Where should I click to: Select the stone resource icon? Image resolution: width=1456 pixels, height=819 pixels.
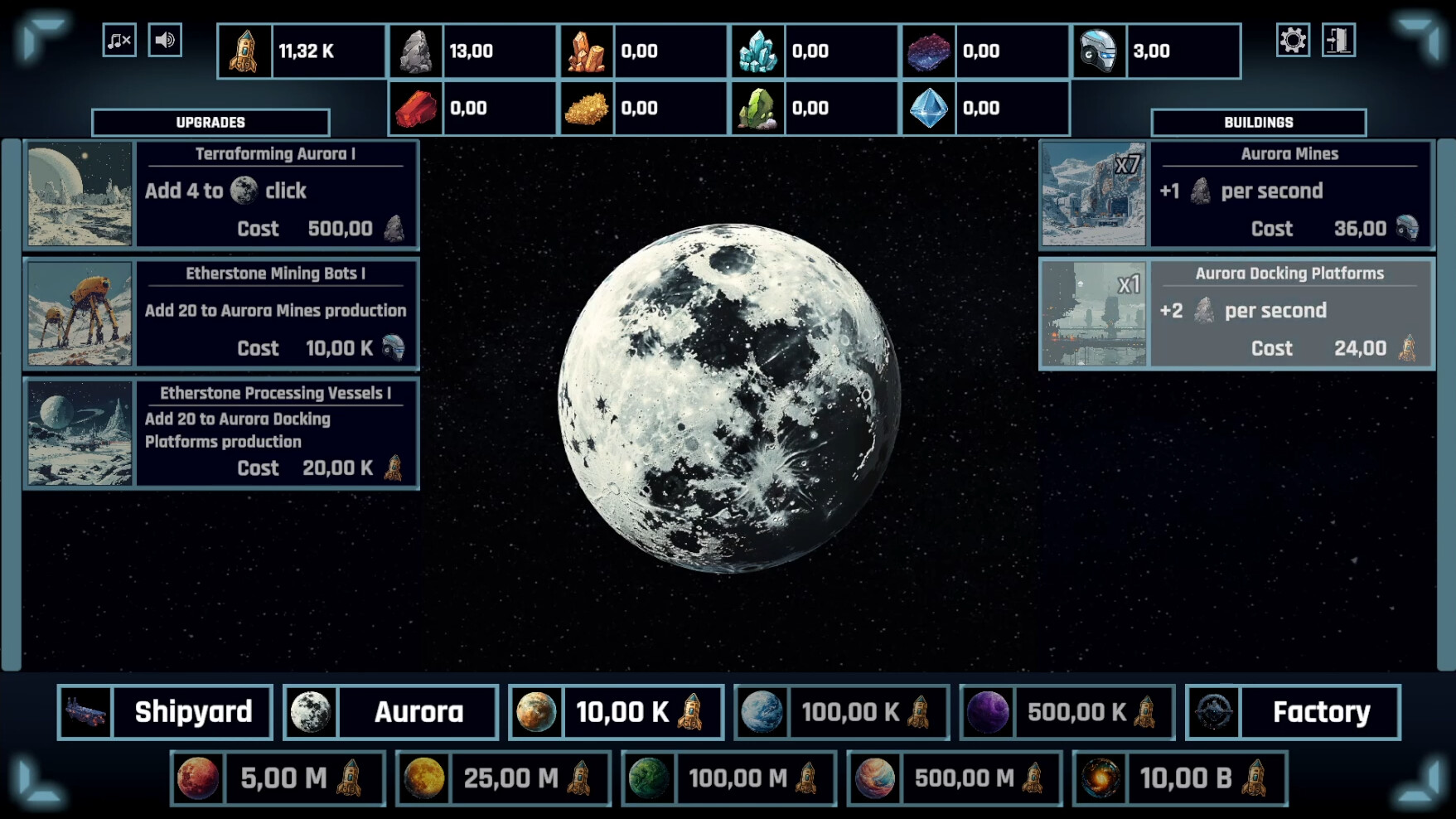(416, 51)
